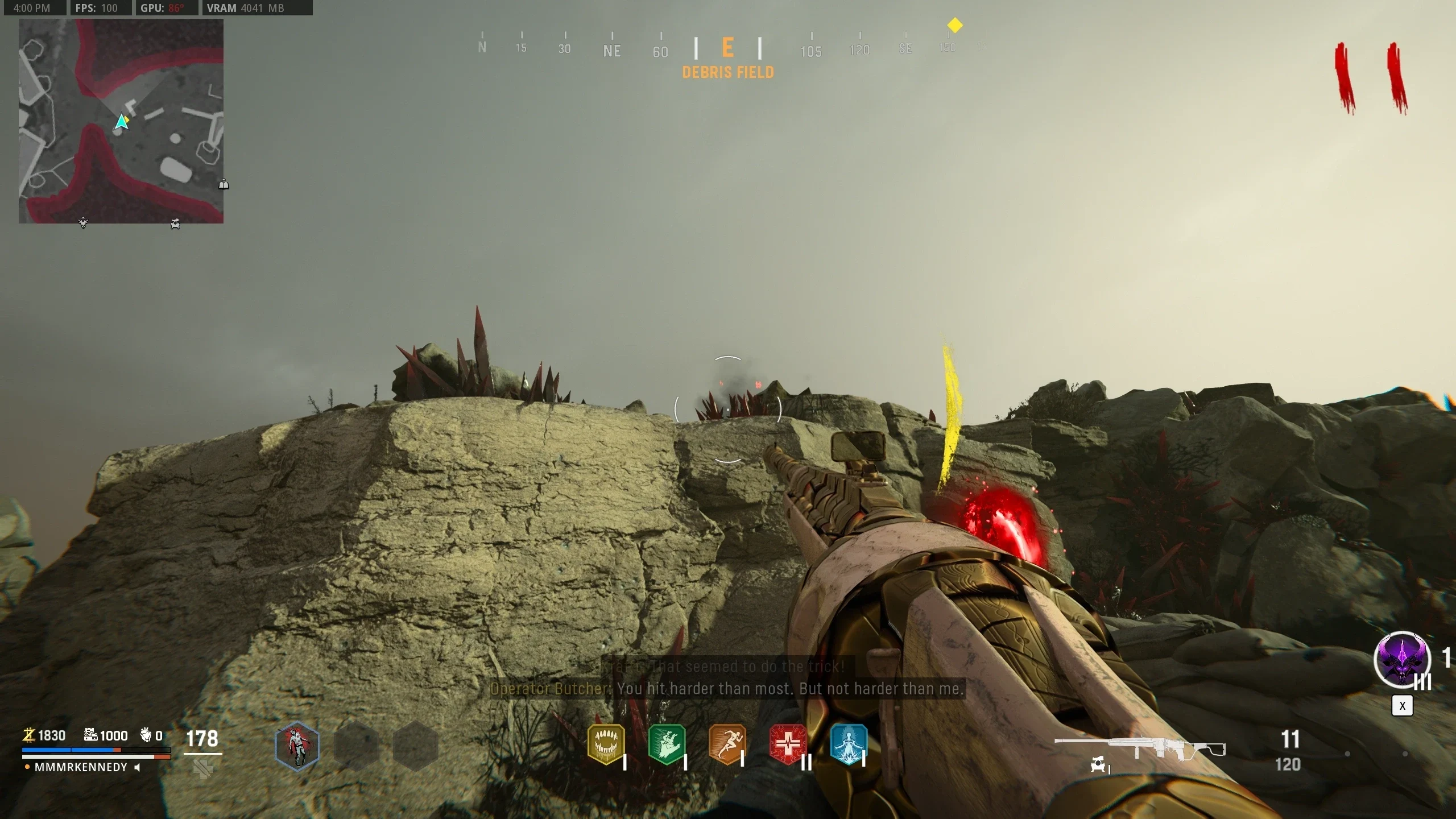Click the blue glowing figure perk icon
The height and width of the screenshot is (819, 1456).
coord(849,743)
